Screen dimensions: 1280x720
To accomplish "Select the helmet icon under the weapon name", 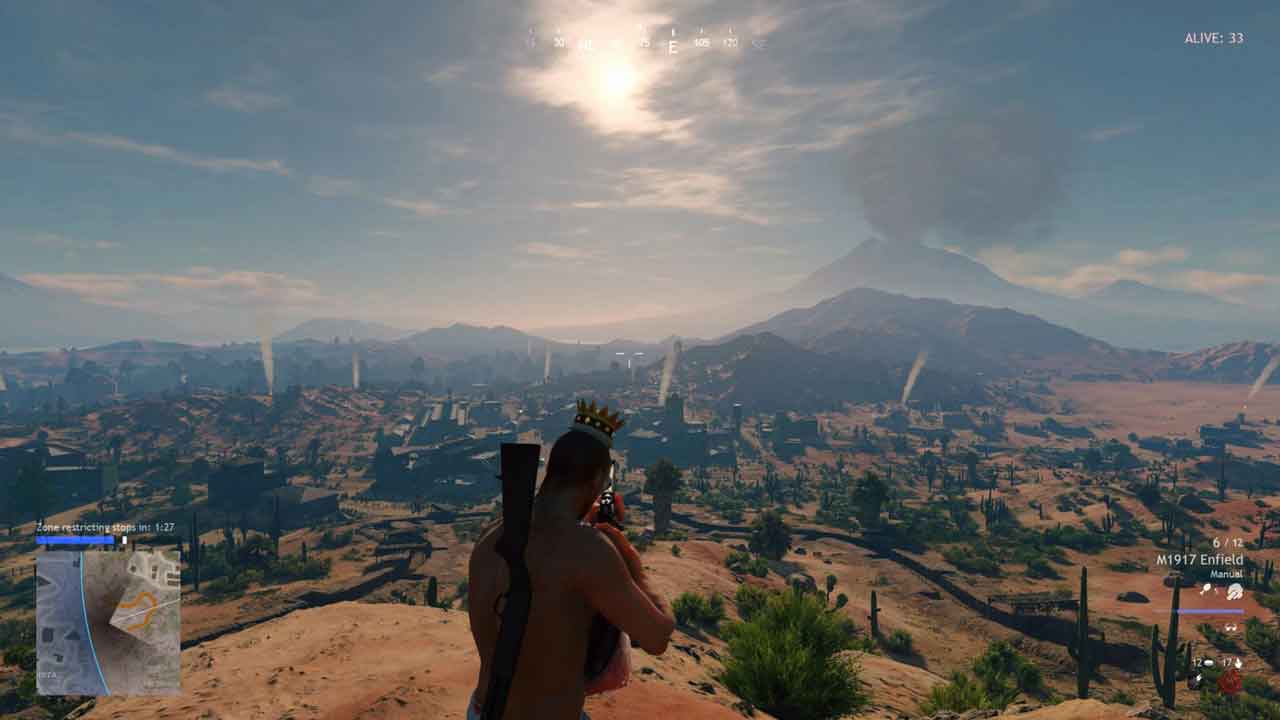I will pos(1235,592).
